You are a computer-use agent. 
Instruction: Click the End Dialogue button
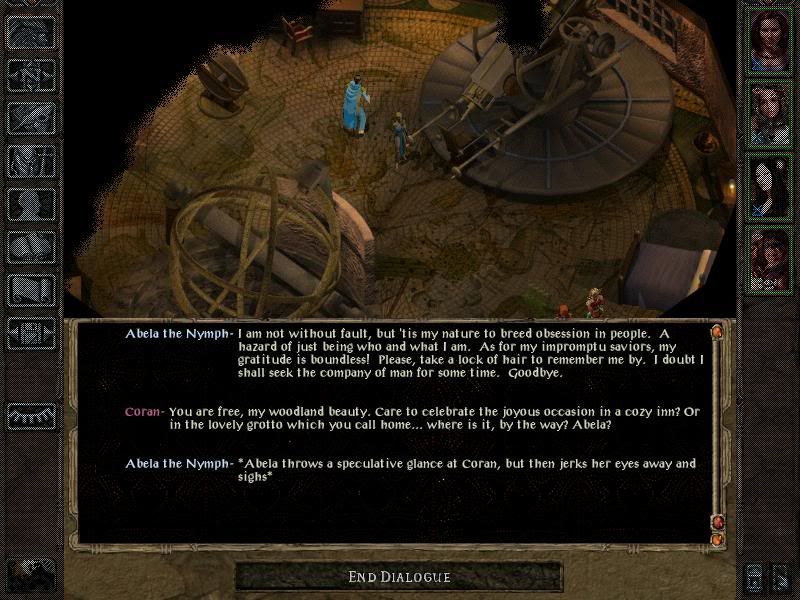pos(399,577)
